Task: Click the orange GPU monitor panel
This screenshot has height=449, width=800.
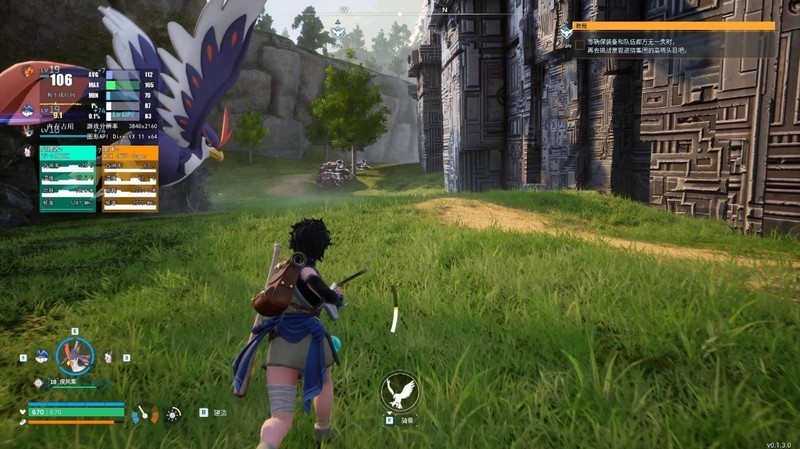Action: (x=130, y=179)
